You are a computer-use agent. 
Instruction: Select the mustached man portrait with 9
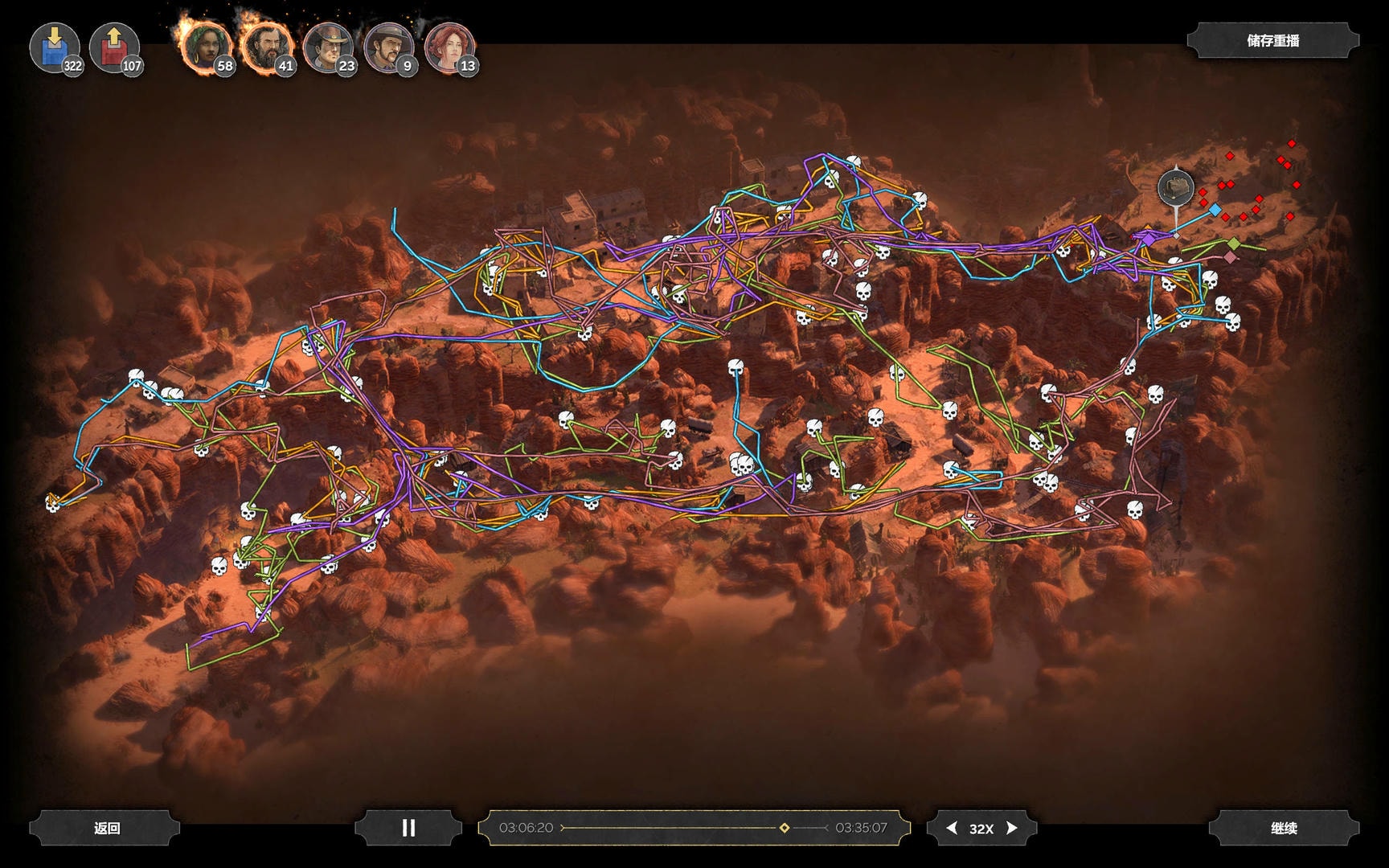pos(387,47)
